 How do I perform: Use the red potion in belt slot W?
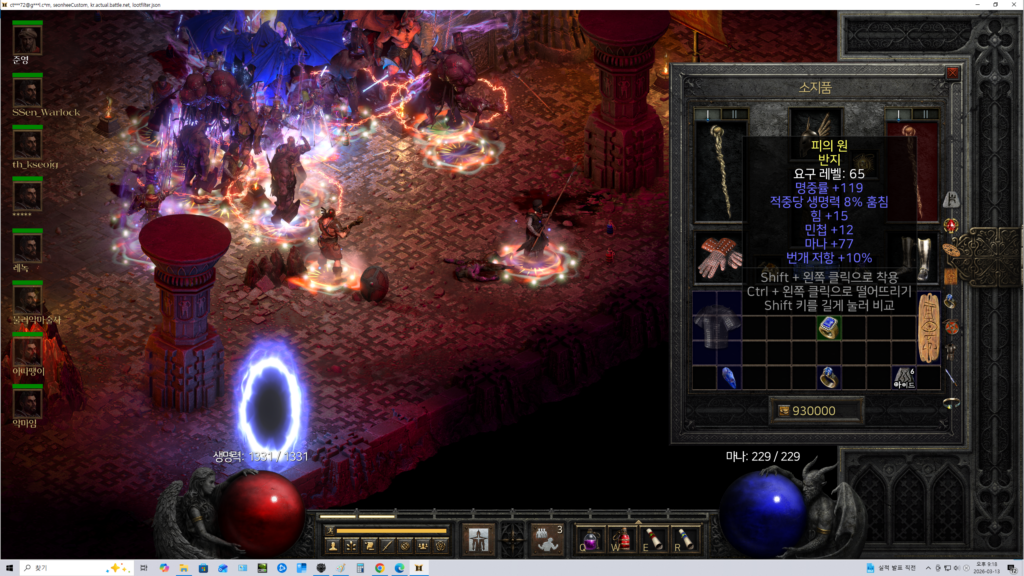pyautogui.click(x=622, y=539)
